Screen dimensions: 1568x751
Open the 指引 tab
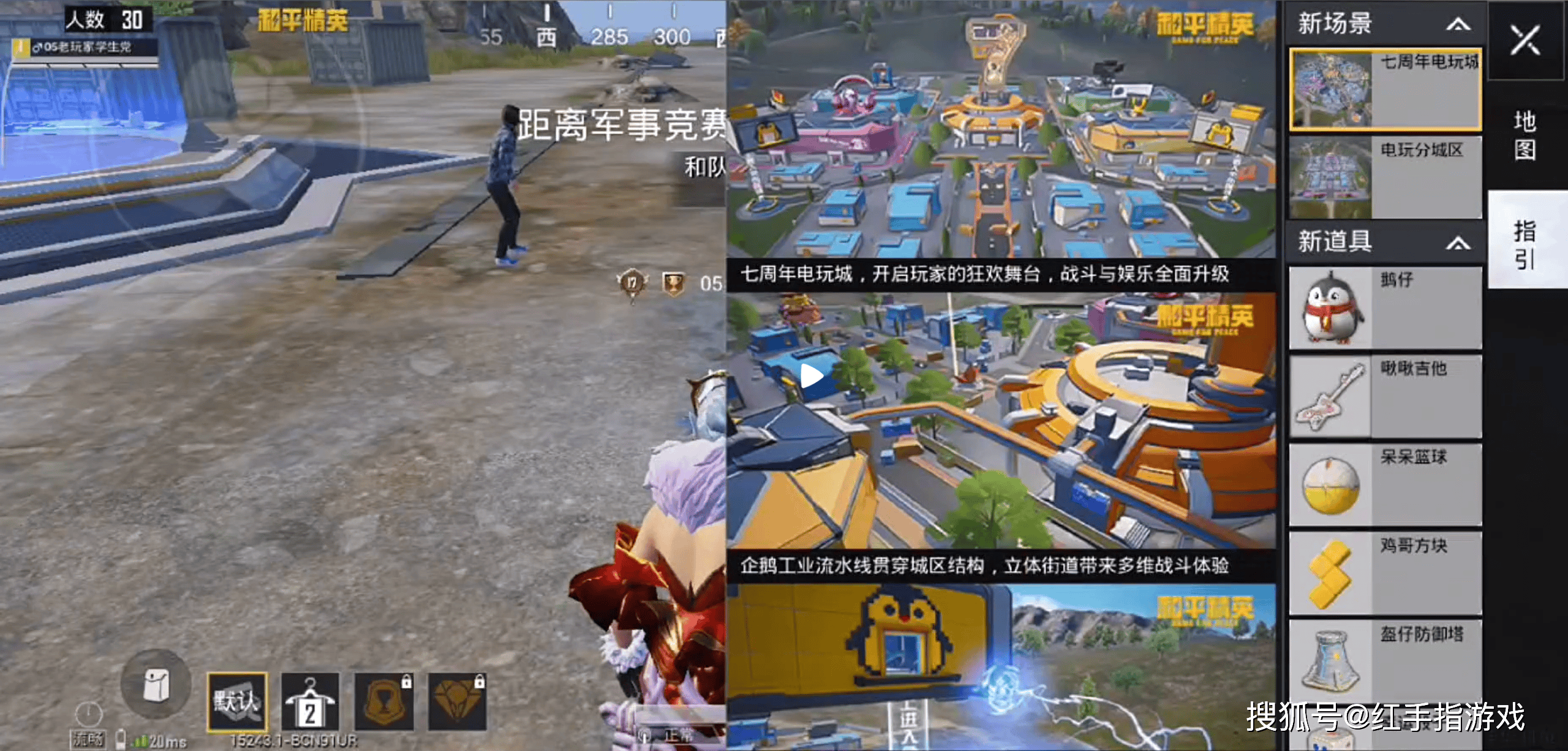[x=1525, y=244]
